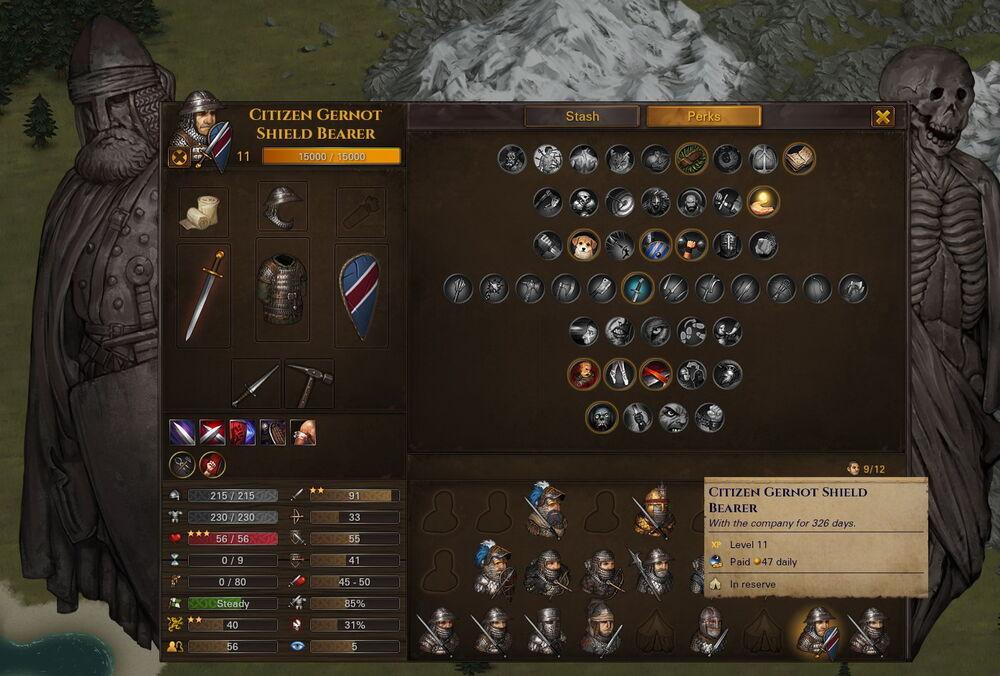Select the green leaves perk icon
The image size is (1000, 676).
point(691,158)
